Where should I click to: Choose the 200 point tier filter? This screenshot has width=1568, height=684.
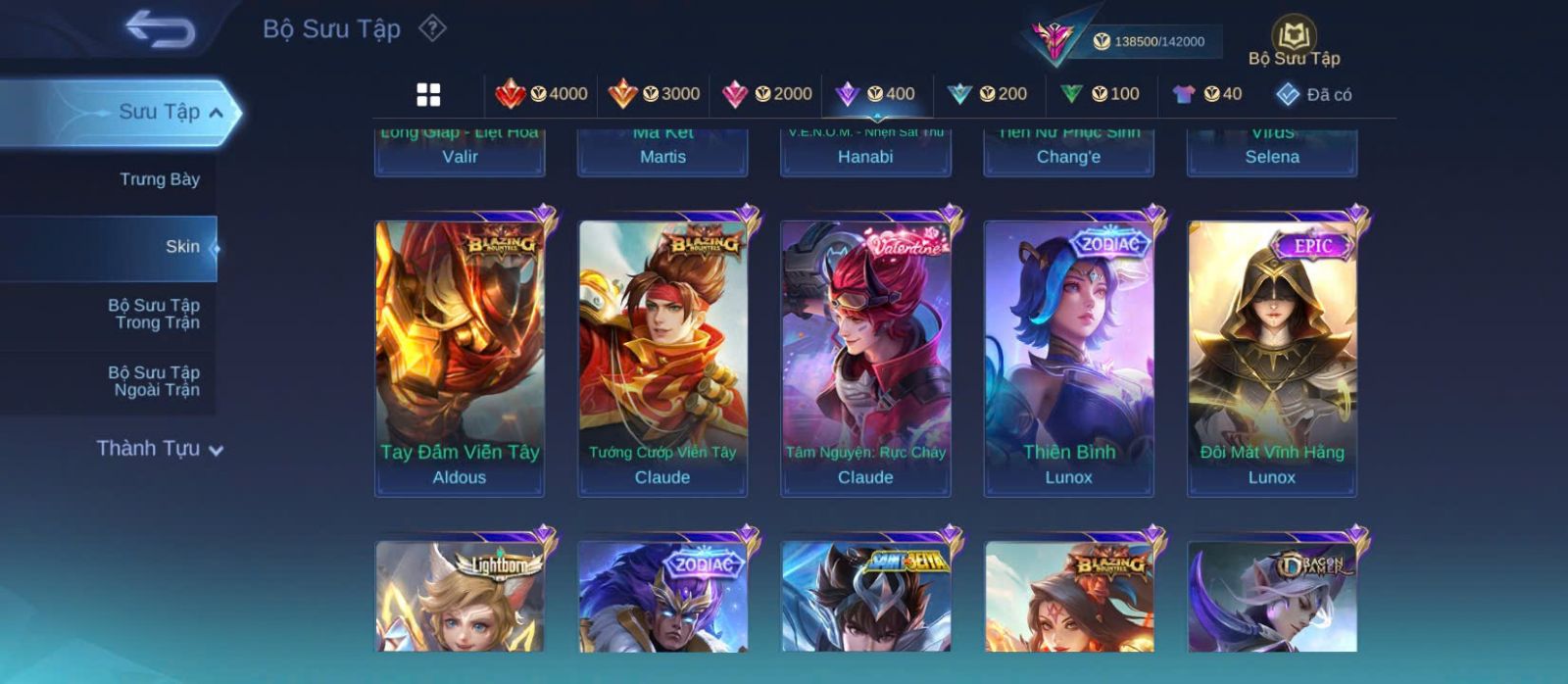(988, 94)
